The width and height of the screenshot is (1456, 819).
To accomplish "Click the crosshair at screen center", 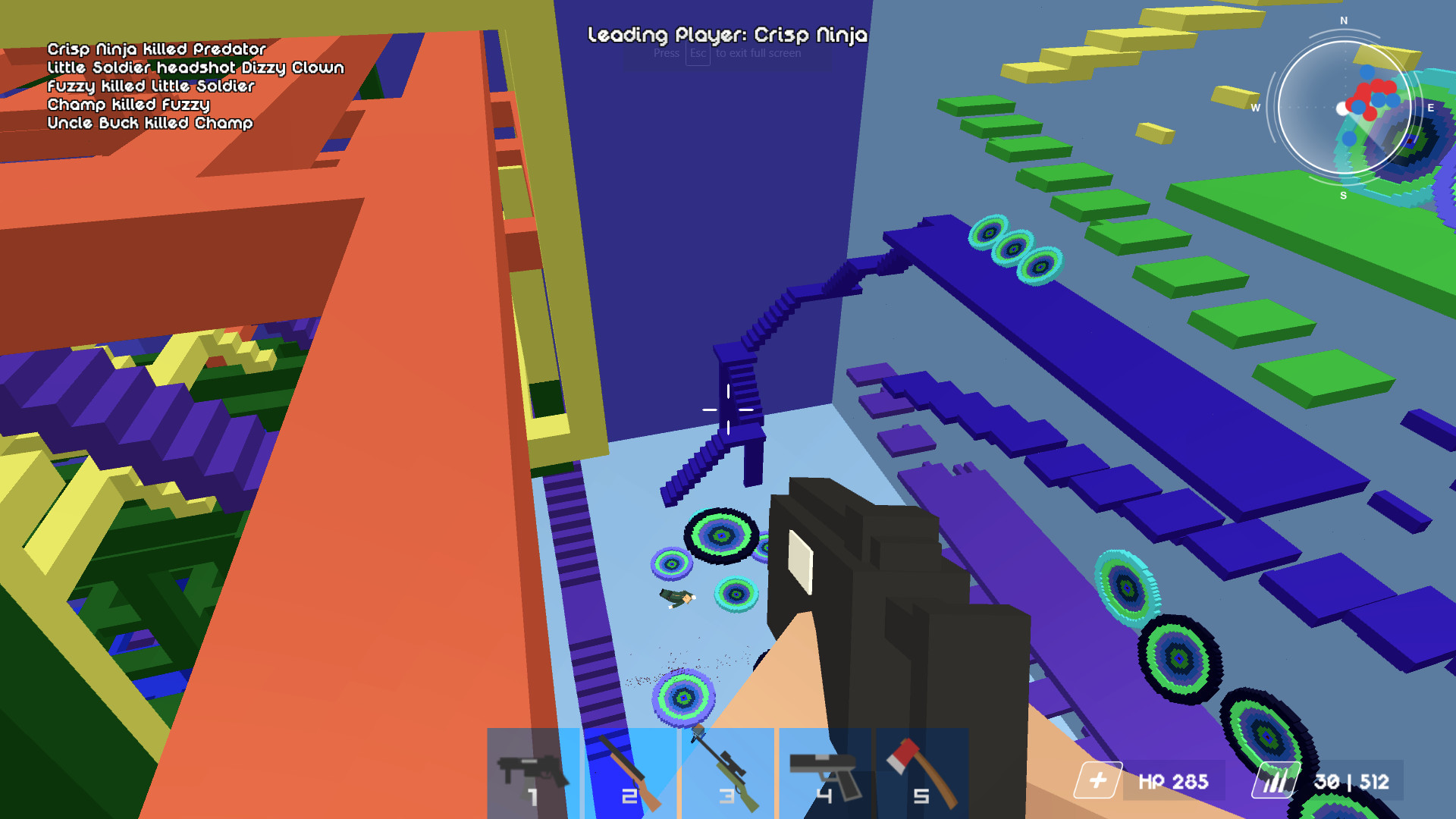I will [726, 411].
